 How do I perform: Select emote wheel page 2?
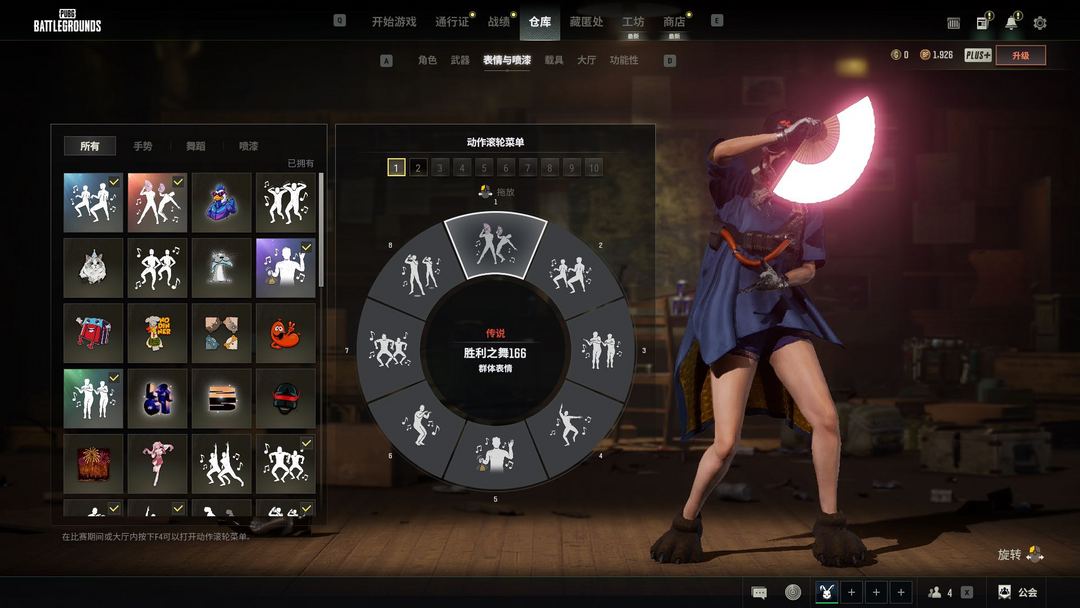pyautogui.click(x=418, y=167)
